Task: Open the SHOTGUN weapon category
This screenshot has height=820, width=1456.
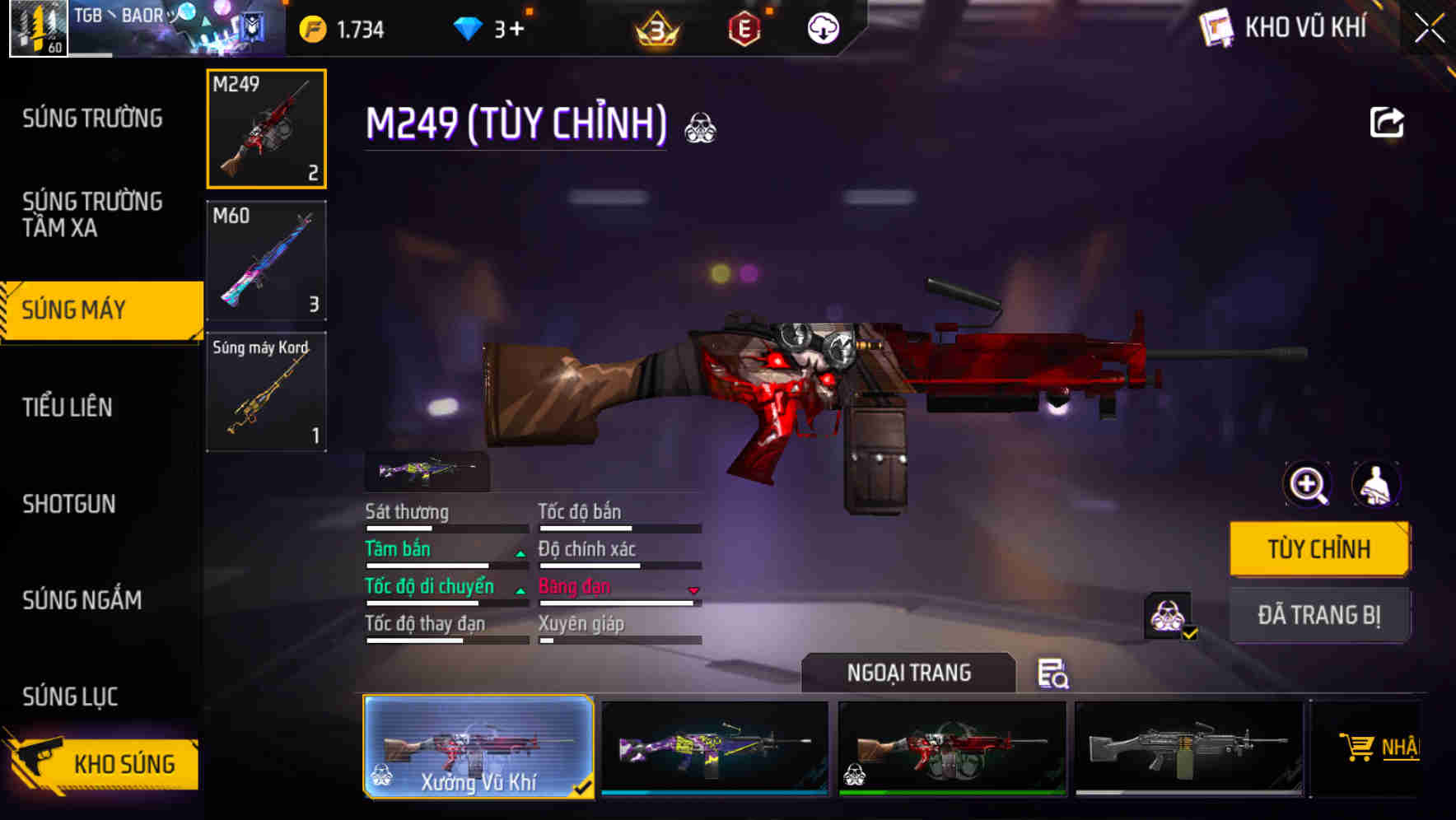Action: [70, 504]
